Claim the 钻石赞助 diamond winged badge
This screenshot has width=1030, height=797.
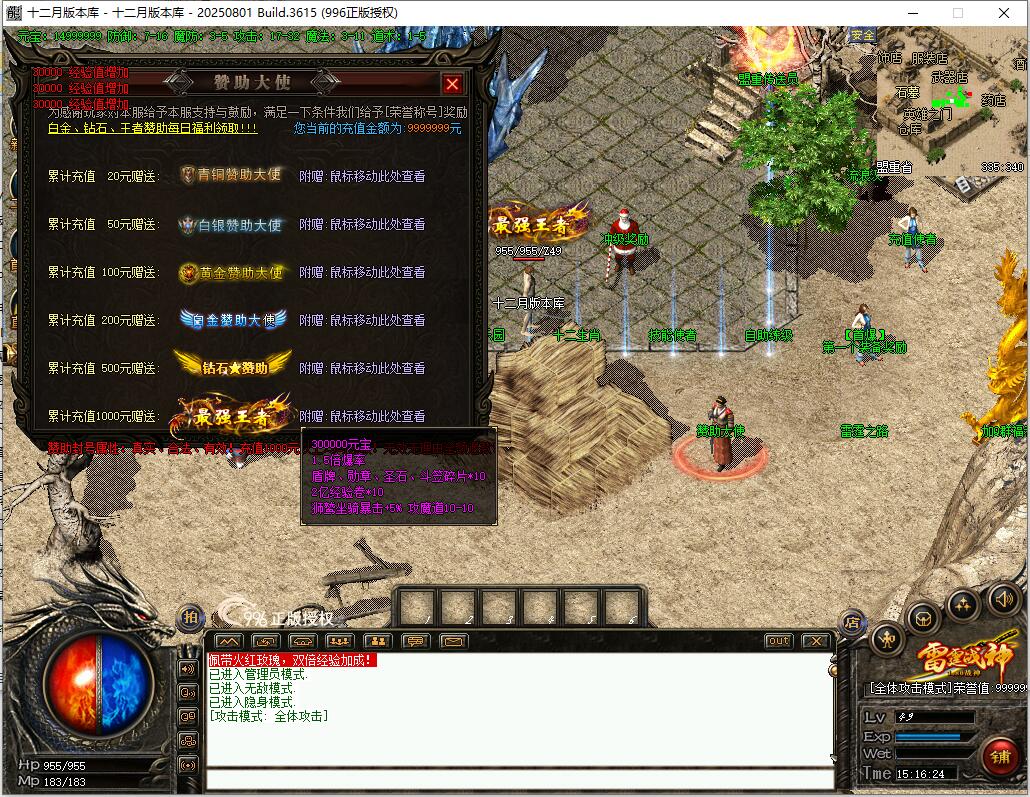[x=233, y=366]
